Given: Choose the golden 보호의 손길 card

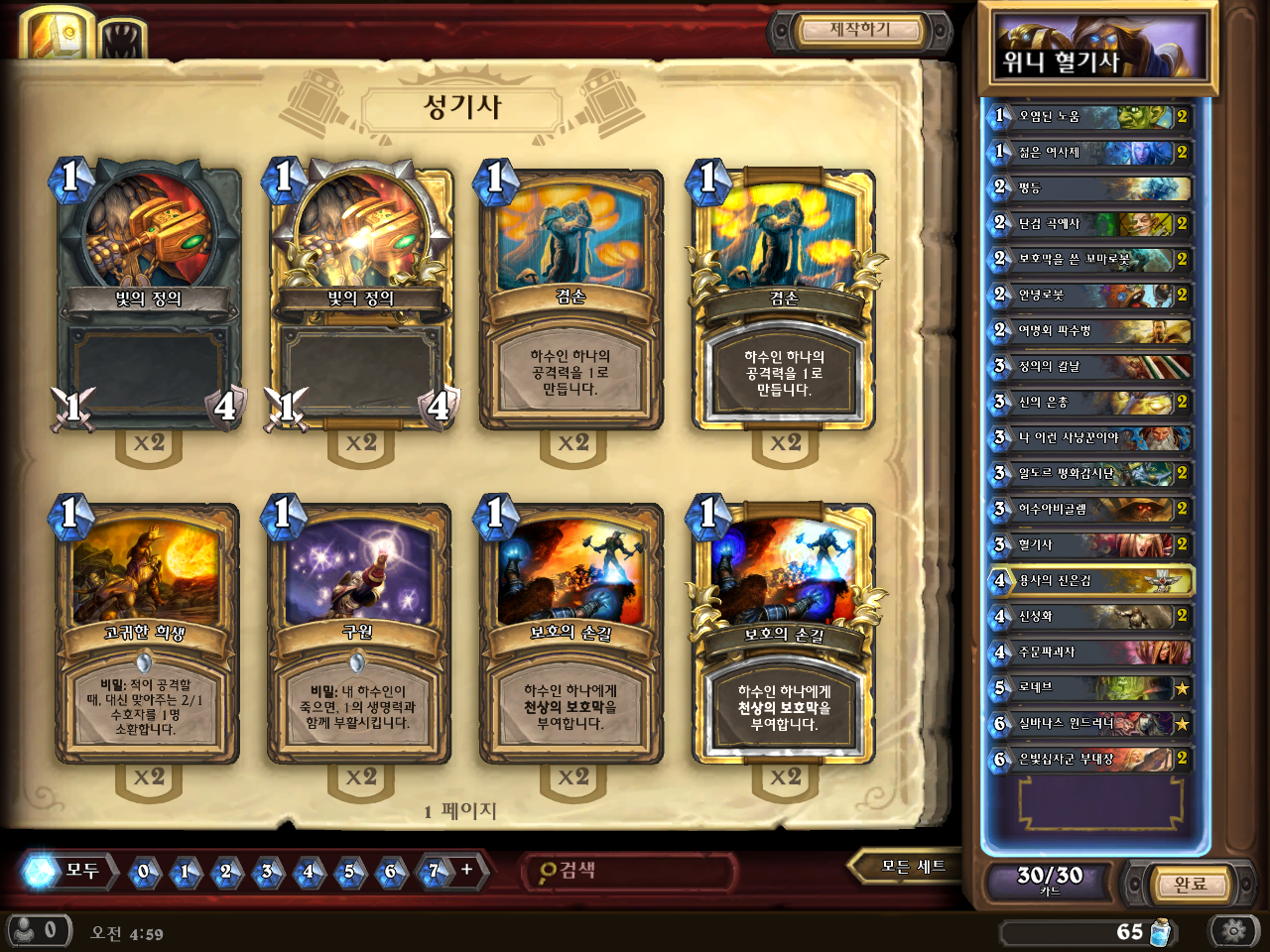Looking at the screenshot, I should (784, 633).
